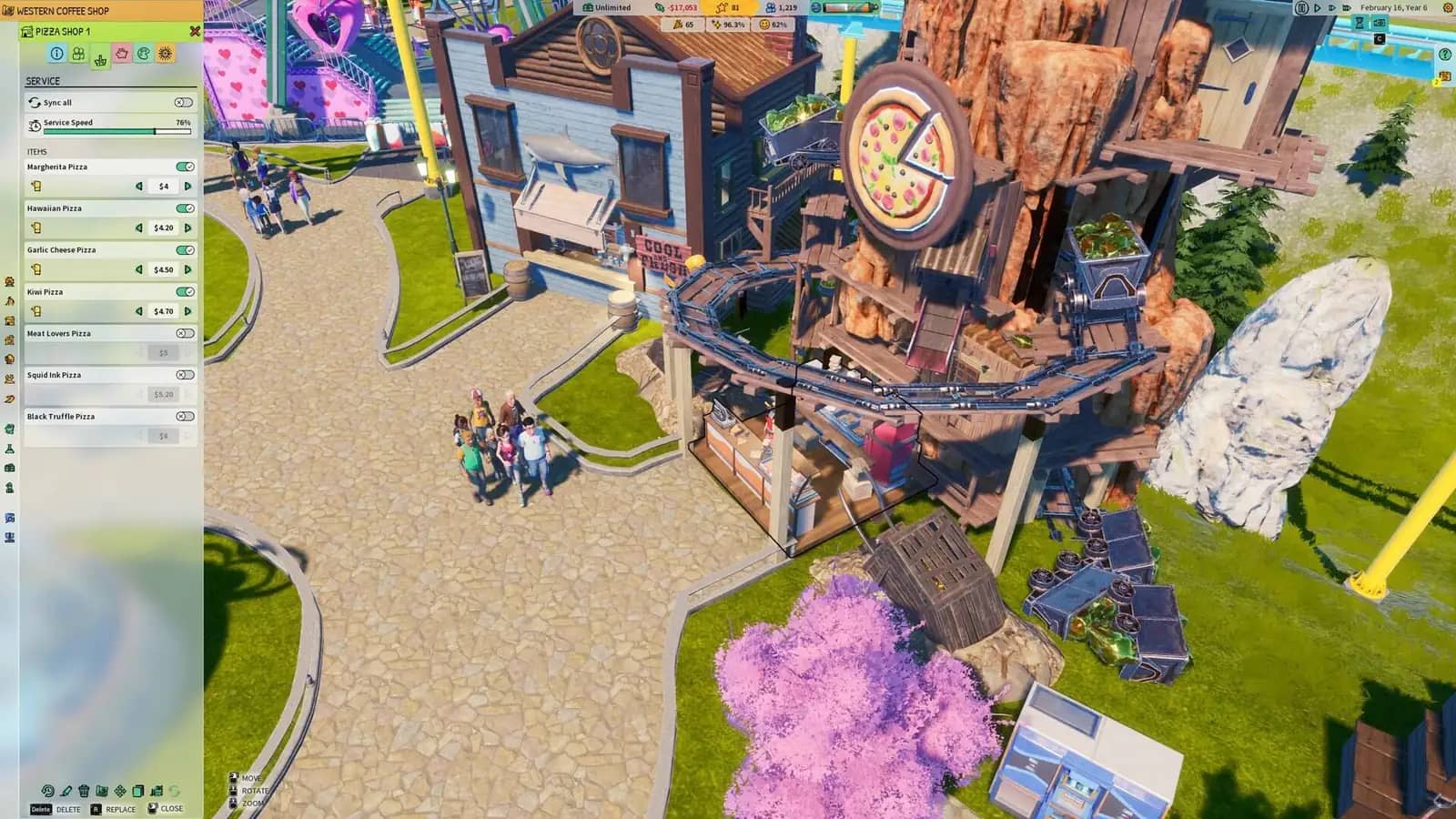Increase the Hawaiian Pizza price with the right arrow
Screen dimensions: 1456x819
[x=188, y=227]
